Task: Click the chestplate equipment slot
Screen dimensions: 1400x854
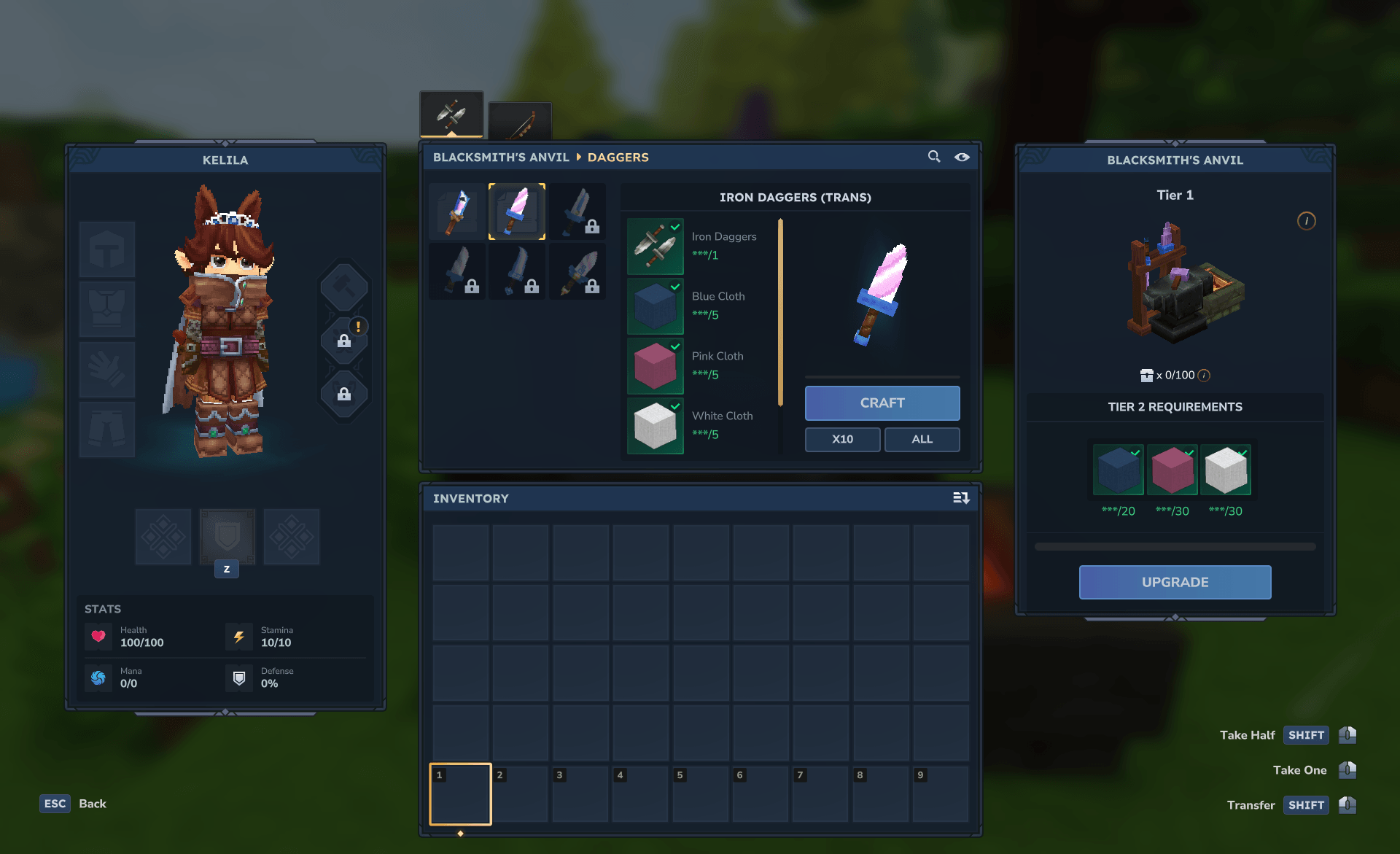Action: point(107,309)
